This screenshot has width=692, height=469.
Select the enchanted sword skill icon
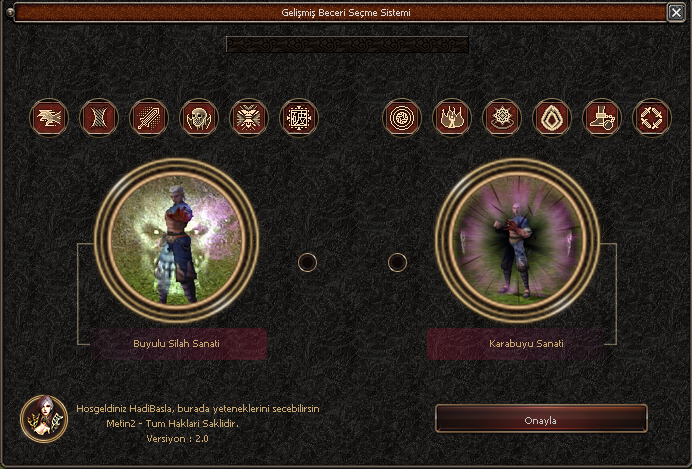click(148, 117)
